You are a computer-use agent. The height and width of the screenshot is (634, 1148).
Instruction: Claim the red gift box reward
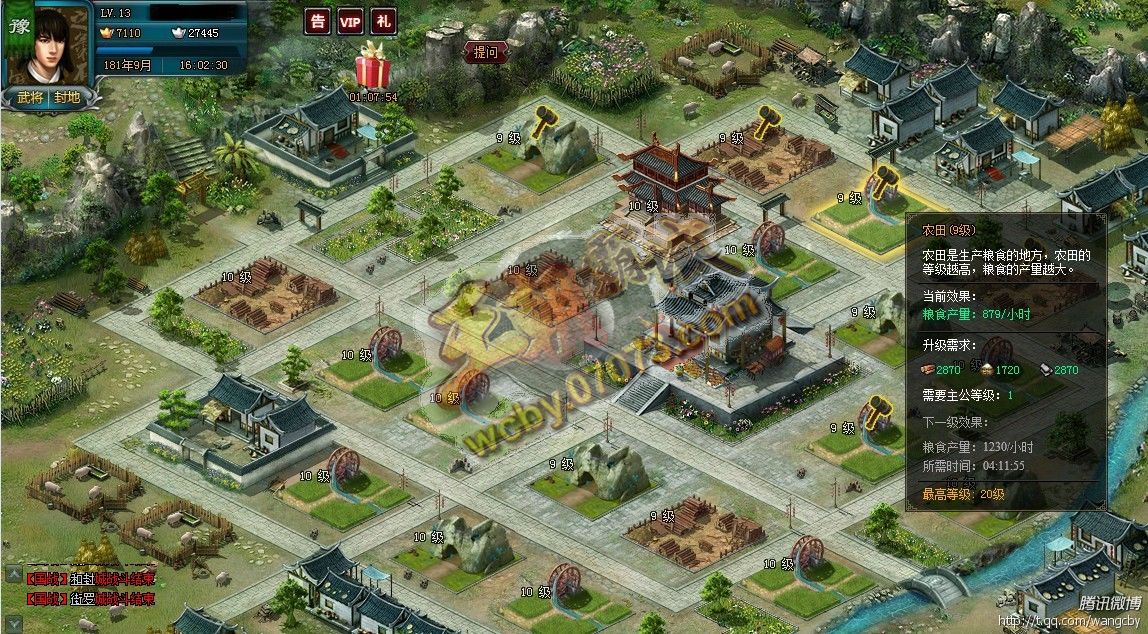[x=375, y=68]
